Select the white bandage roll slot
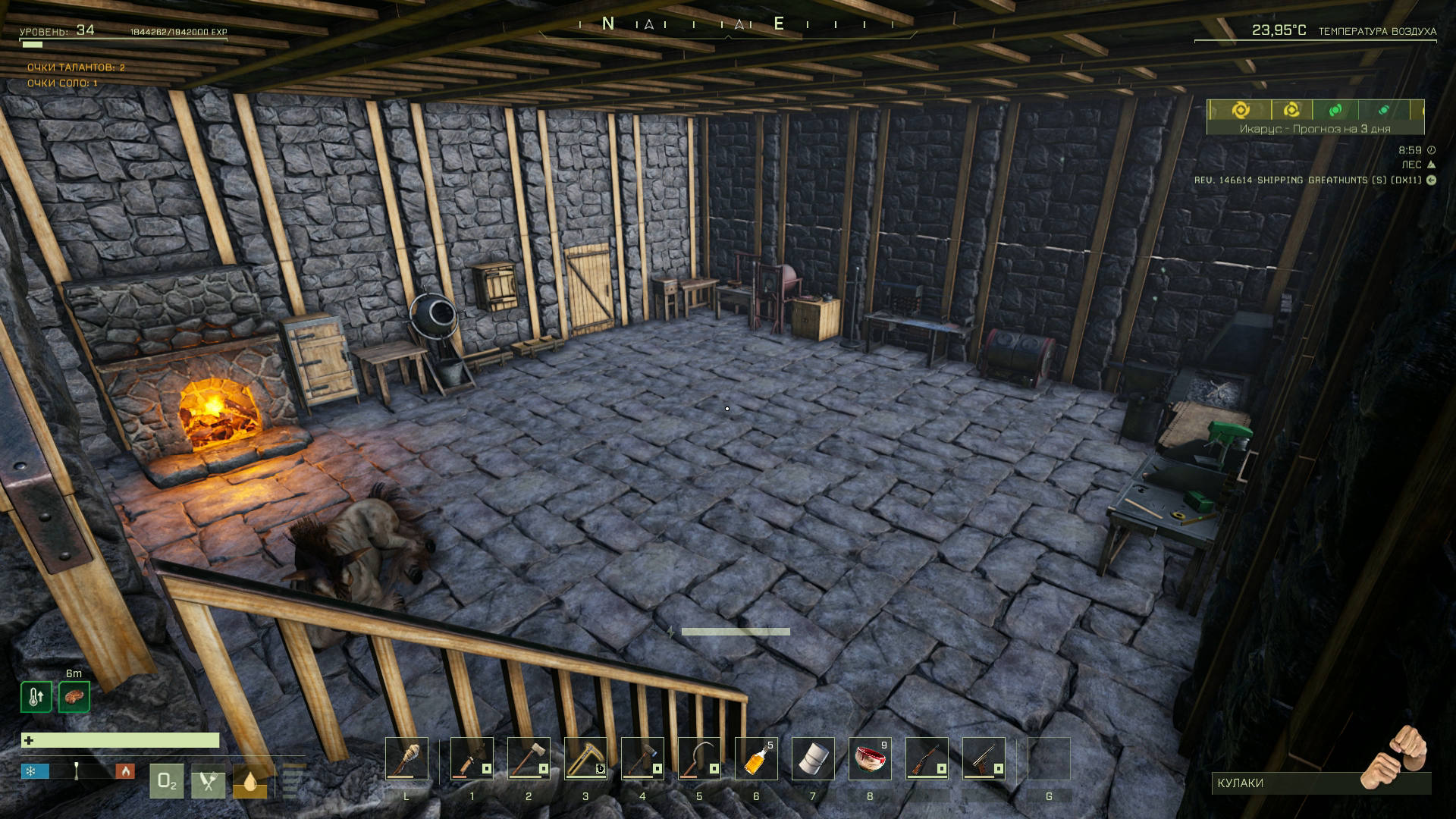Screen dimensions: 1456x819 (x=813, y=758)
